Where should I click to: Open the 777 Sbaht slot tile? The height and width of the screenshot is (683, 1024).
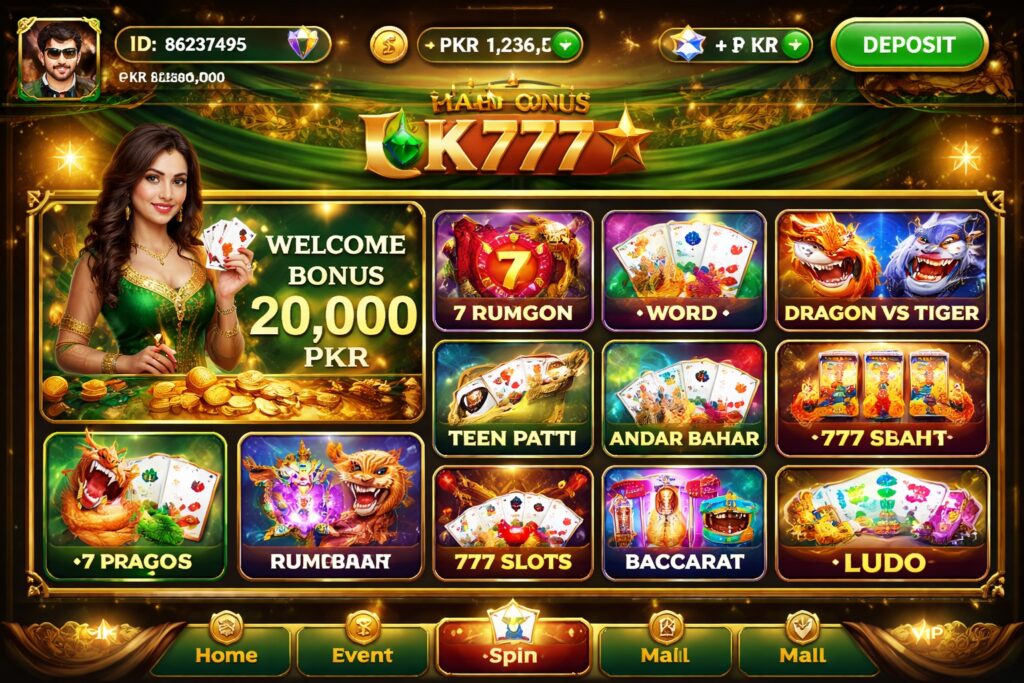coord(881,398)
